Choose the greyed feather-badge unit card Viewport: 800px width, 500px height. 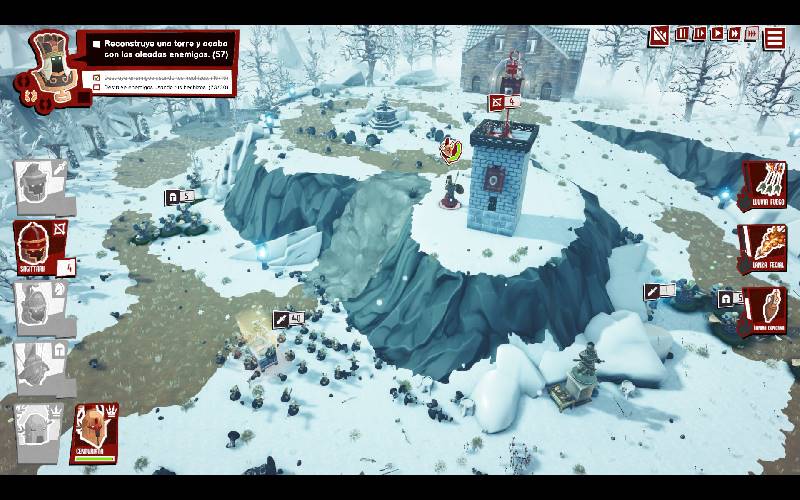point(40,307)
